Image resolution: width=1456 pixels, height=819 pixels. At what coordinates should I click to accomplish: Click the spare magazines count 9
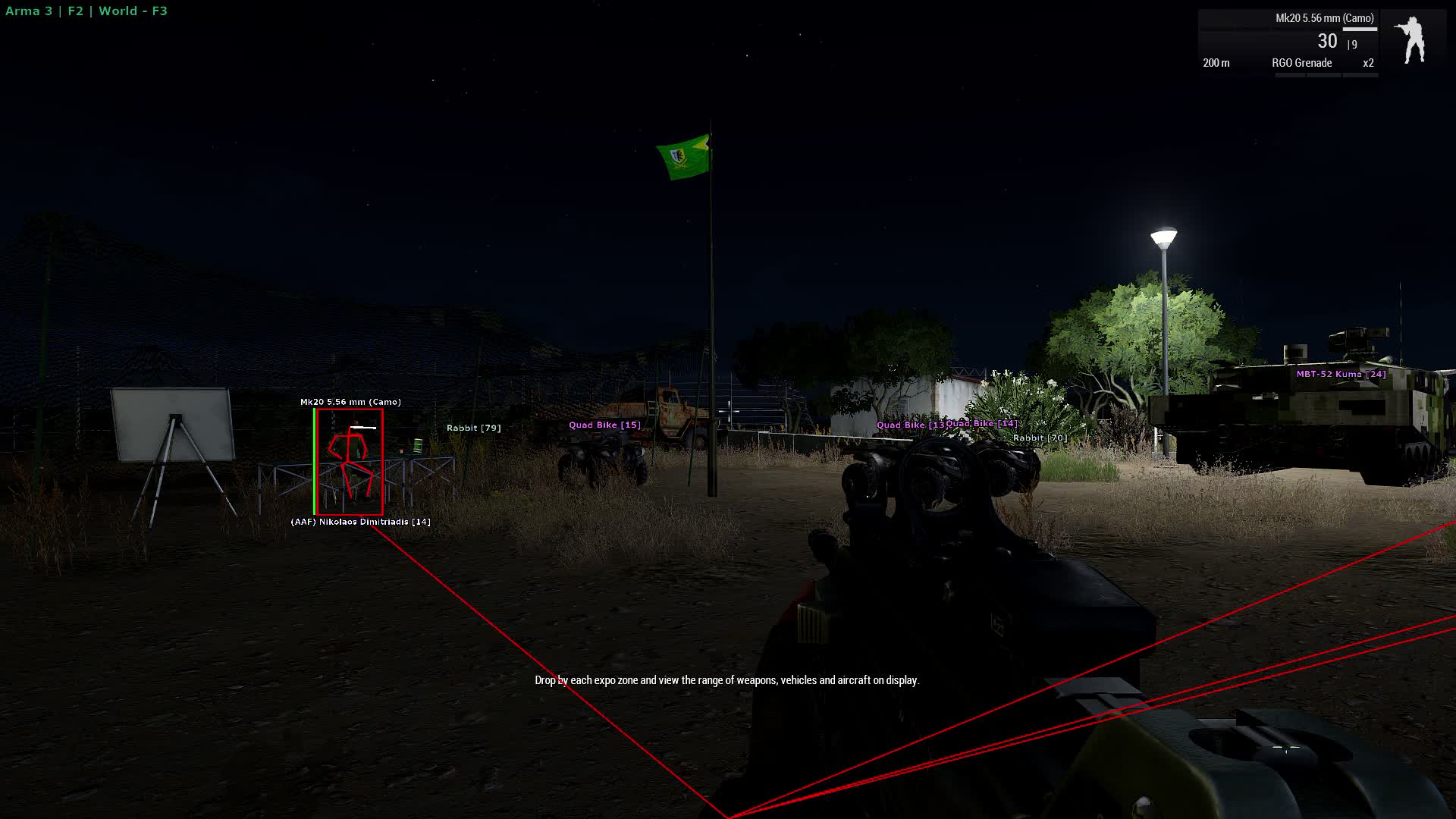[1354, 45]
